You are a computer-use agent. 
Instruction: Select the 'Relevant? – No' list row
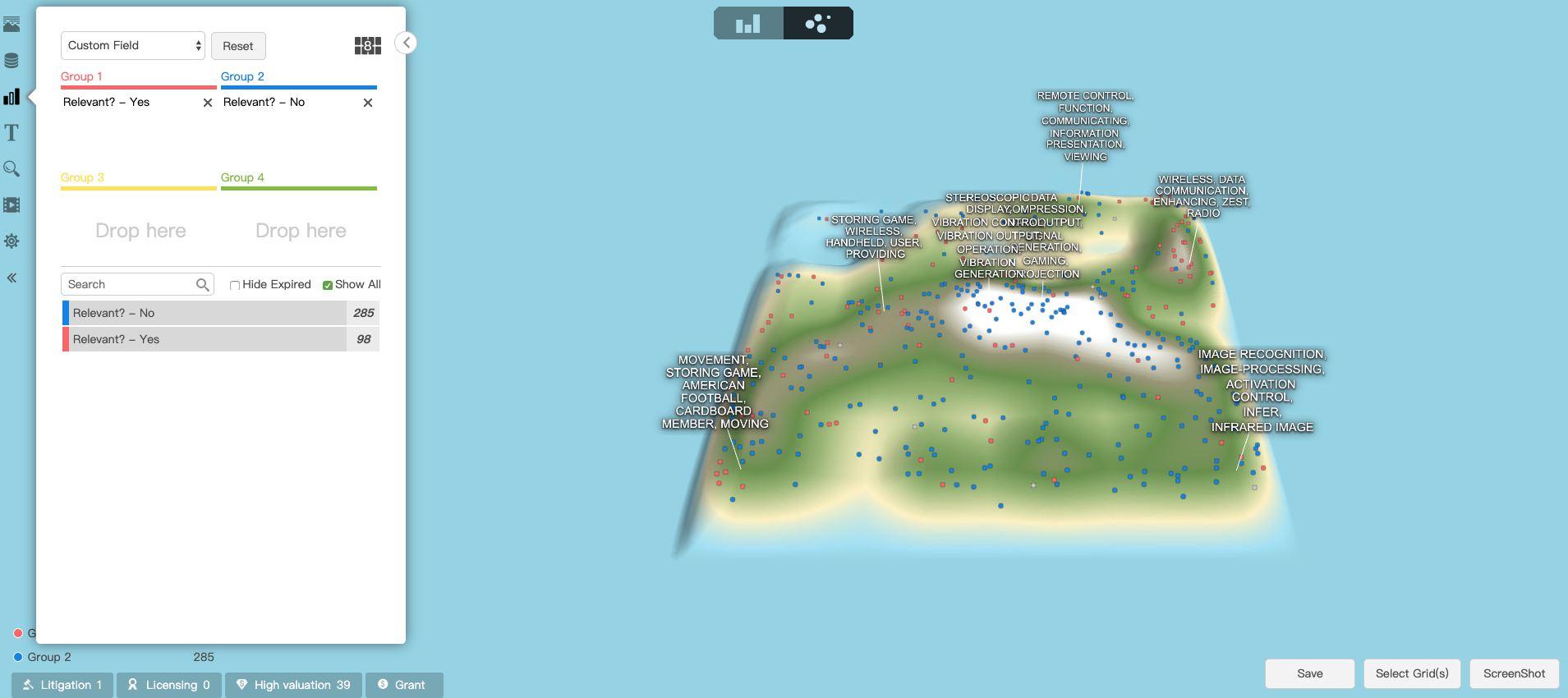(x=205, y=313)
